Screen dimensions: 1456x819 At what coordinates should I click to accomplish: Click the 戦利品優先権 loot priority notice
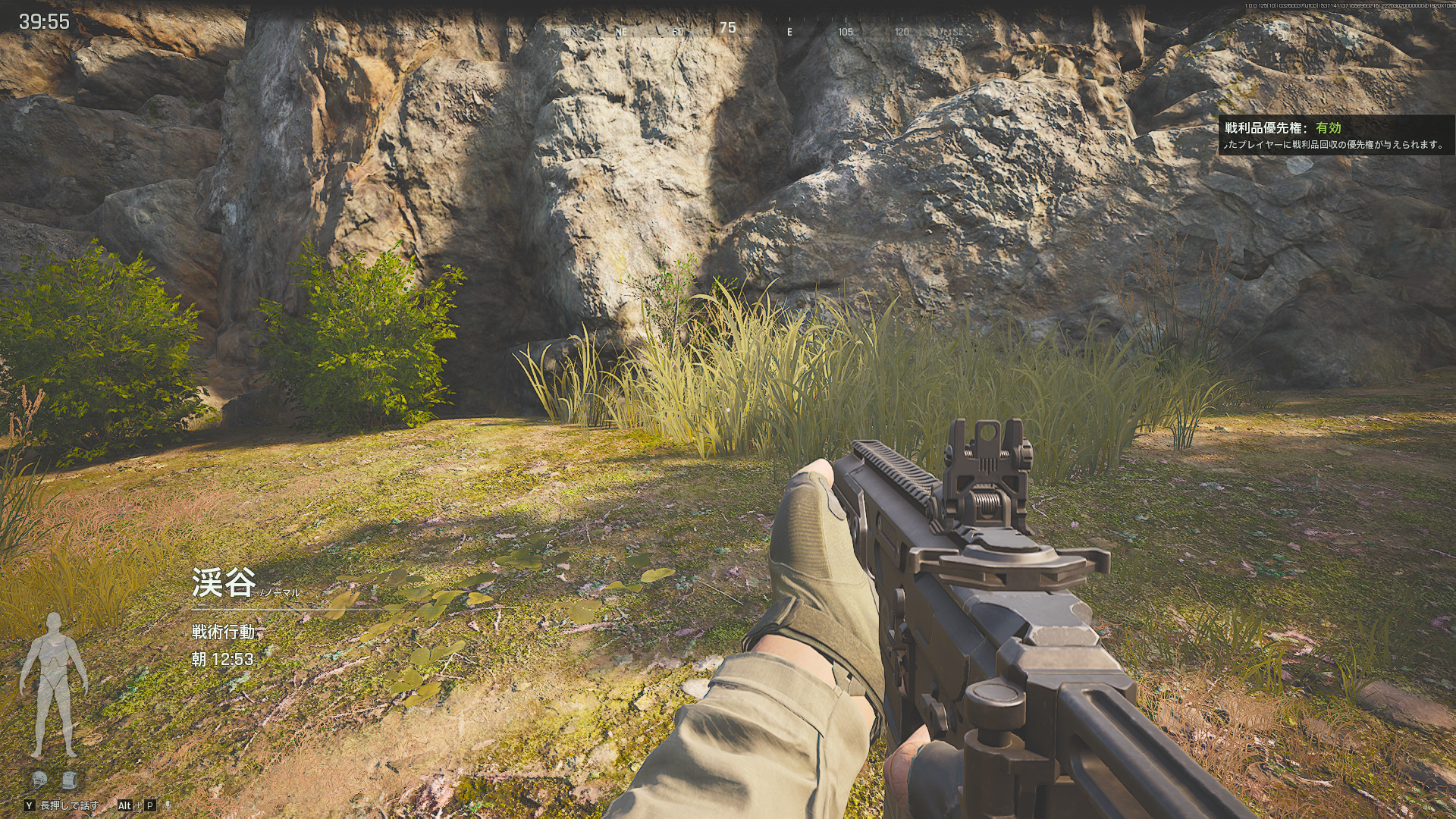pos(1336,136)
